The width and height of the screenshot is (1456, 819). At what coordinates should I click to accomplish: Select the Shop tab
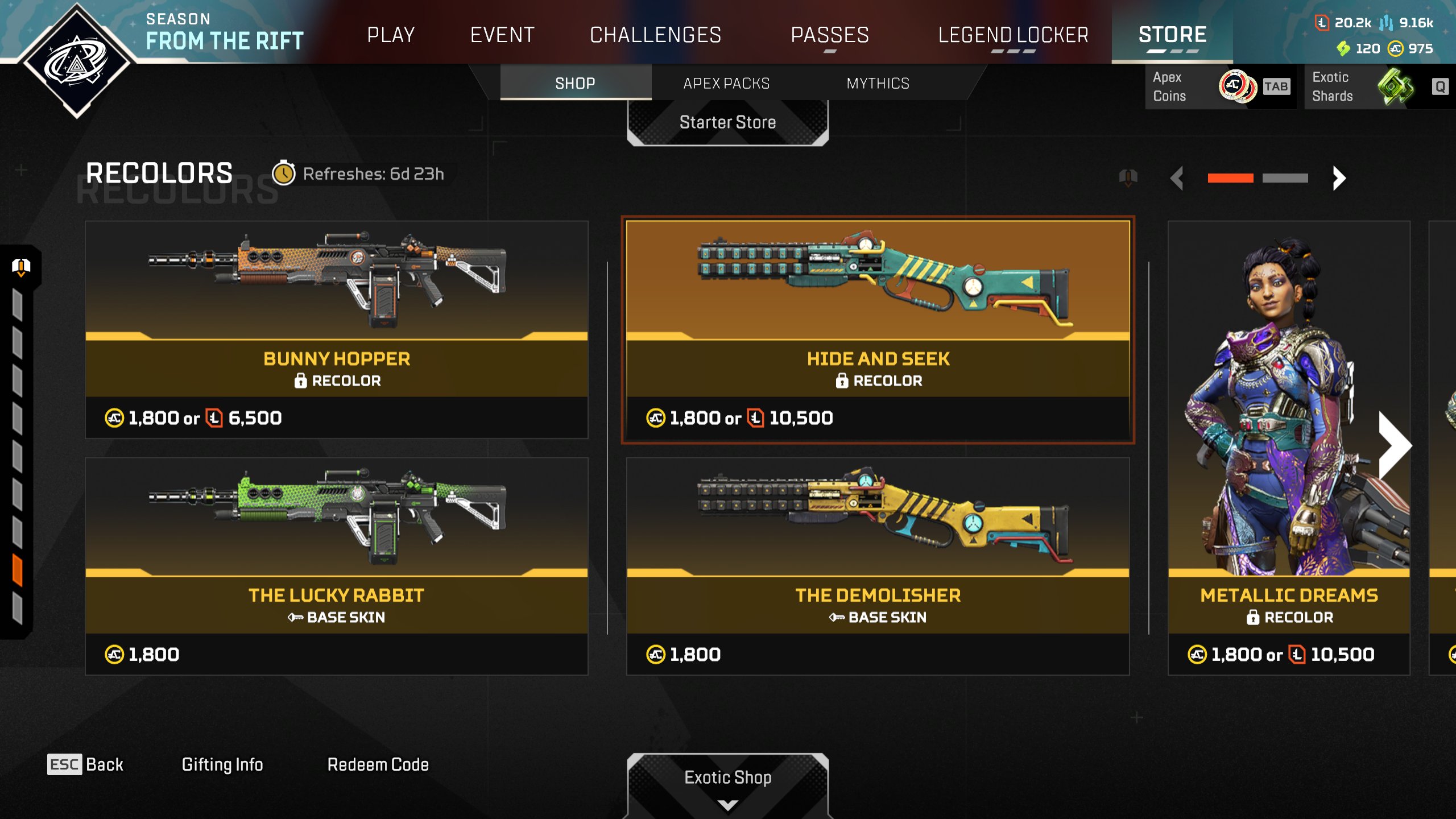(x=575, y=83)
